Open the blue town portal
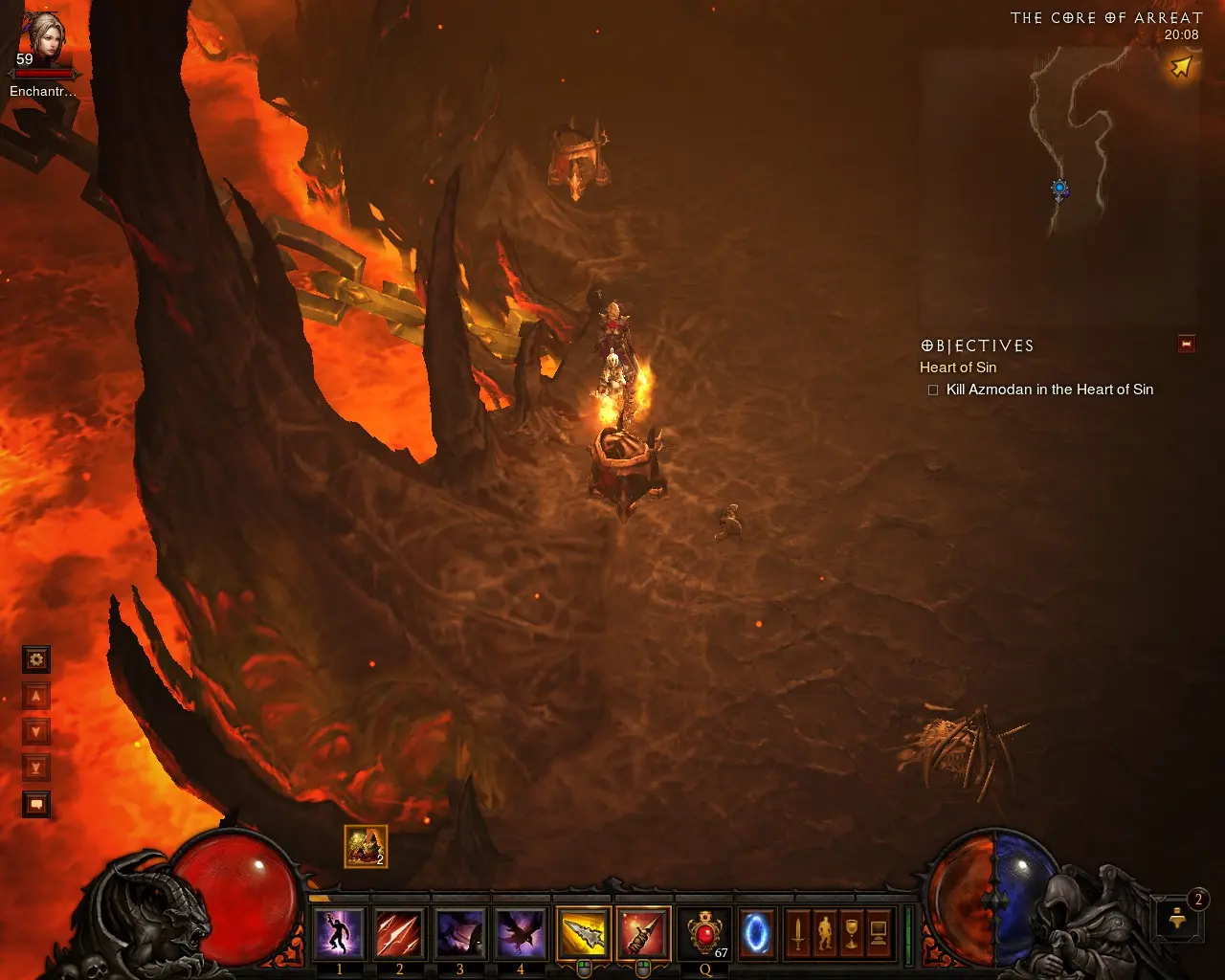 pyautogui.click(x=756, y=933)
